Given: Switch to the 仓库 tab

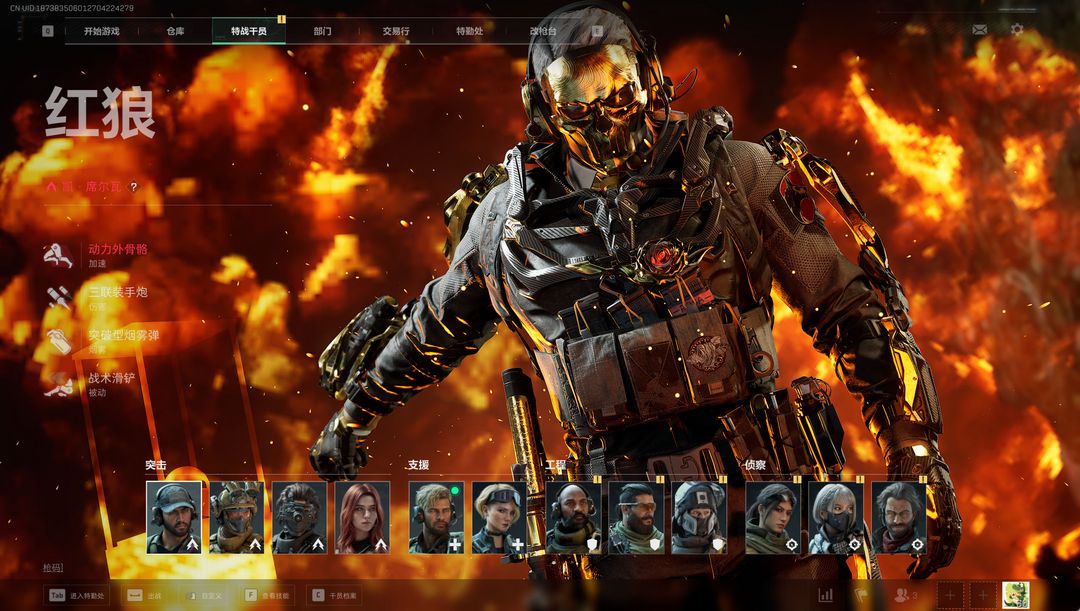Looking at the screenshot, I should [x=175, y=31].
